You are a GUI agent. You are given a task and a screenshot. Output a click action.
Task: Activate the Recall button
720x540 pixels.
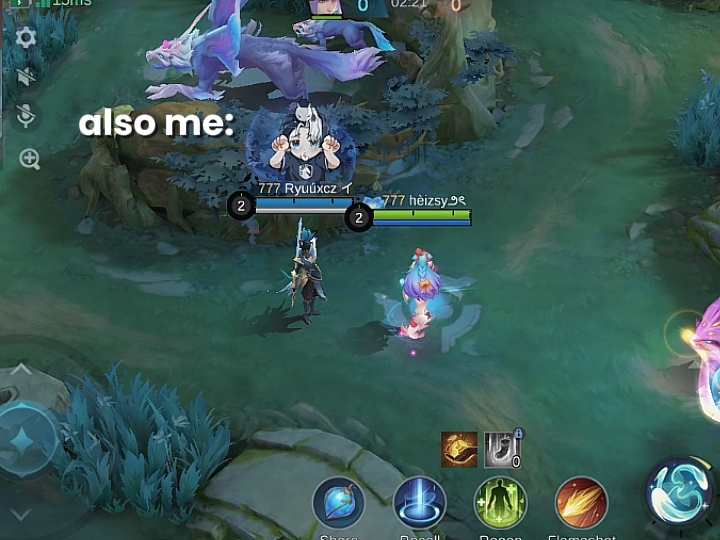point(419,502)
